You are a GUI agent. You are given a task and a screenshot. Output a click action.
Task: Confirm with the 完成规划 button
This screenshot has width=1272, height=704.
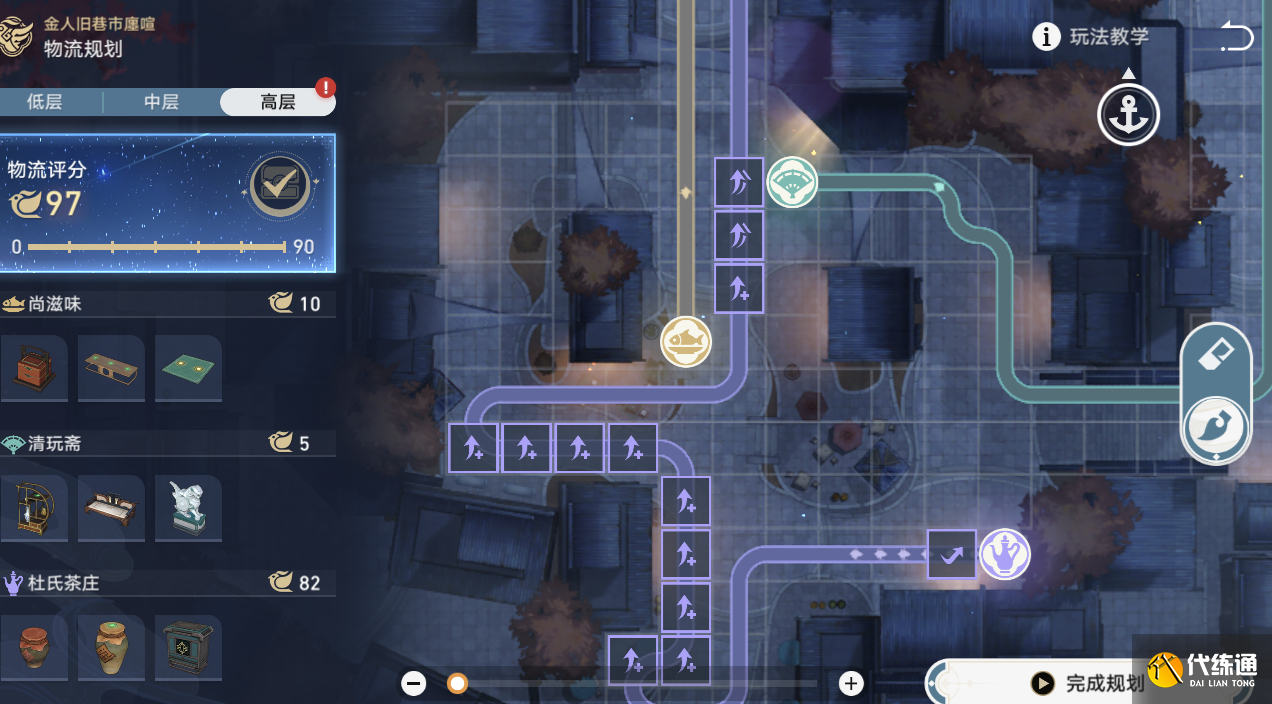coord(1090,683)
